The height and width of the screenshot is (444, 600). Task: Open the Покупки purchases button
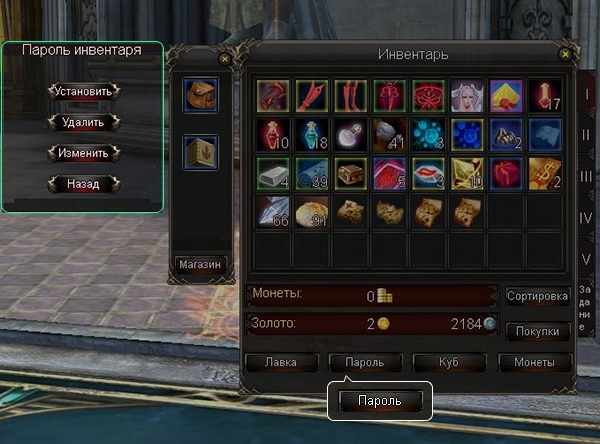pos(538,330)
